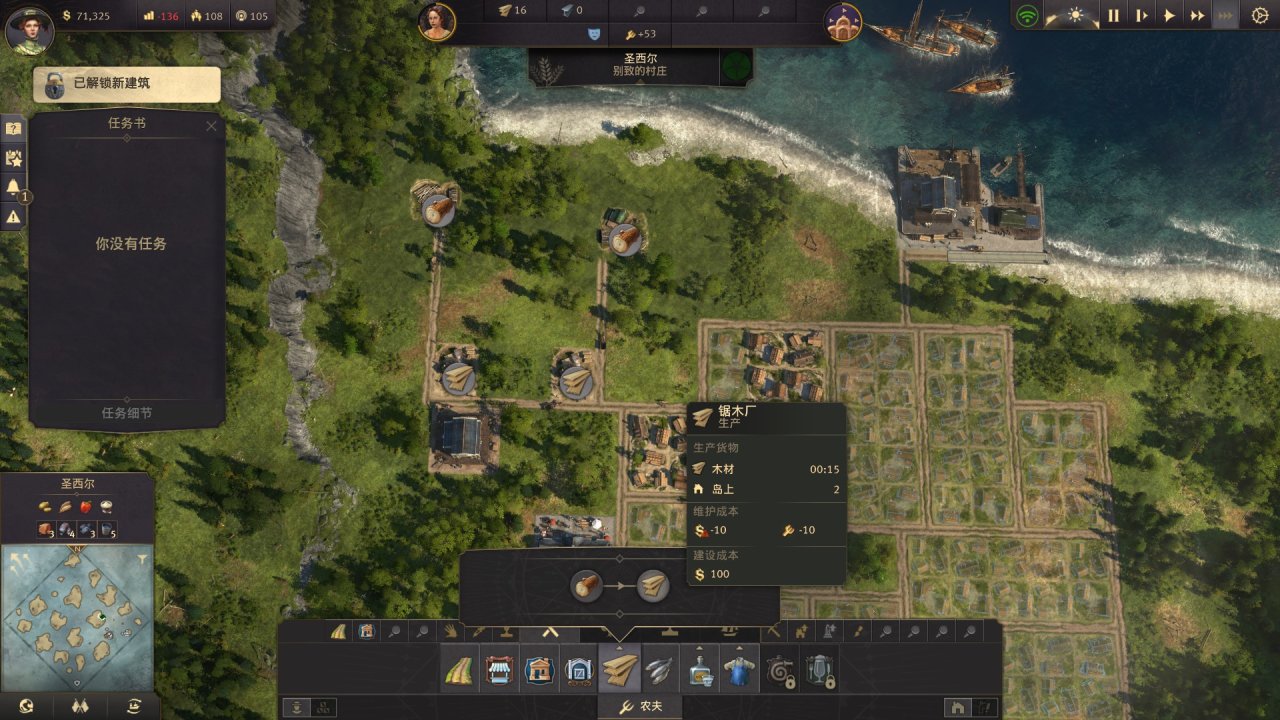Open the notification bell tab
Viewport: 1280px width, 720px height.
coord(13,187)
